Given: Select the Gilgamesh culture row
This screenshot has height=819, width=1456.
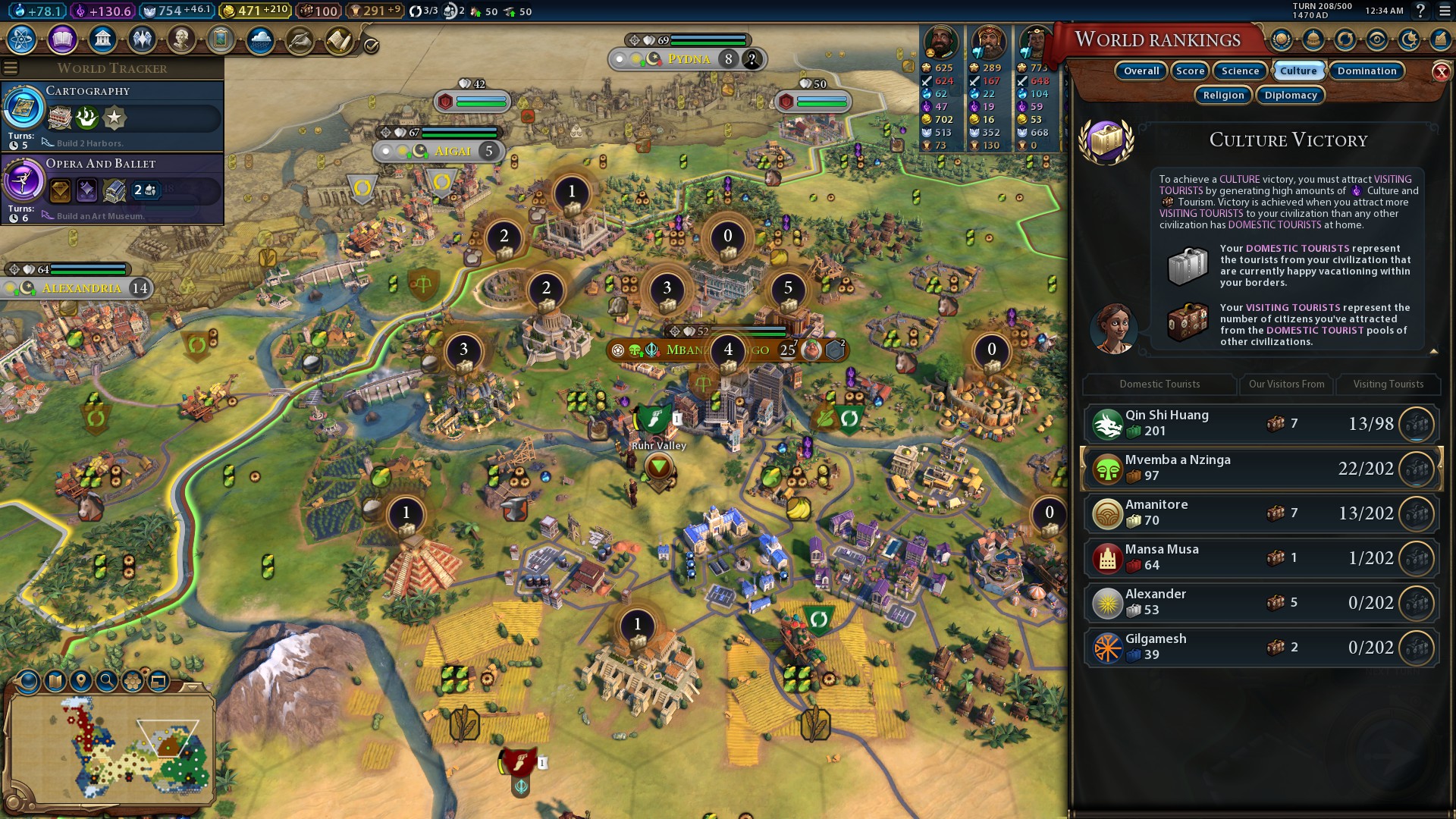Looking at the screenshot, I should pos(1260,648).
